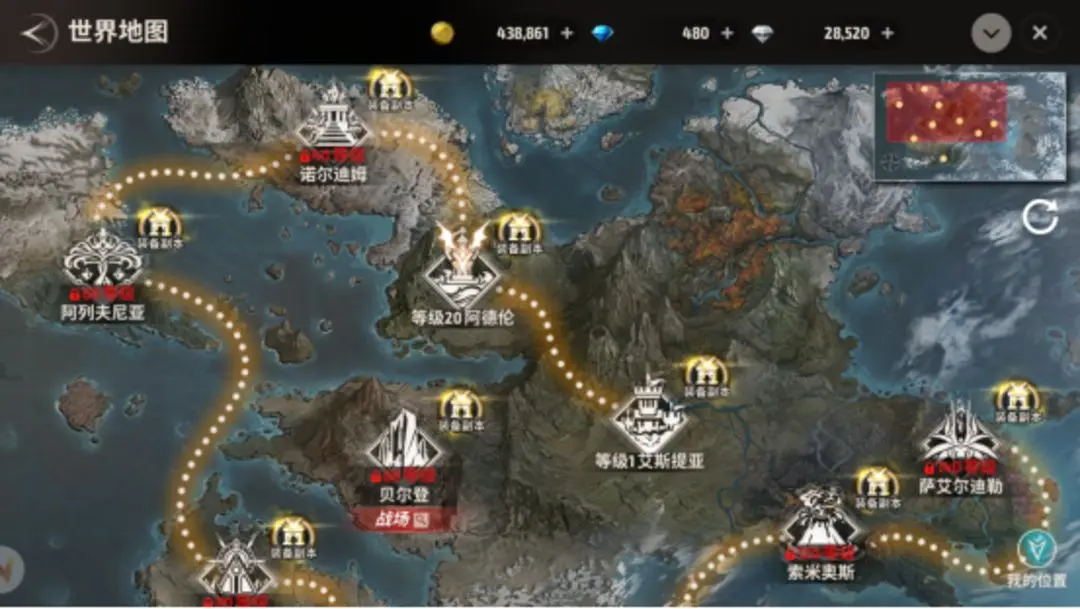Close the world map screen
Viewport: 1080px width, 609px height.
click(1040, 33)
